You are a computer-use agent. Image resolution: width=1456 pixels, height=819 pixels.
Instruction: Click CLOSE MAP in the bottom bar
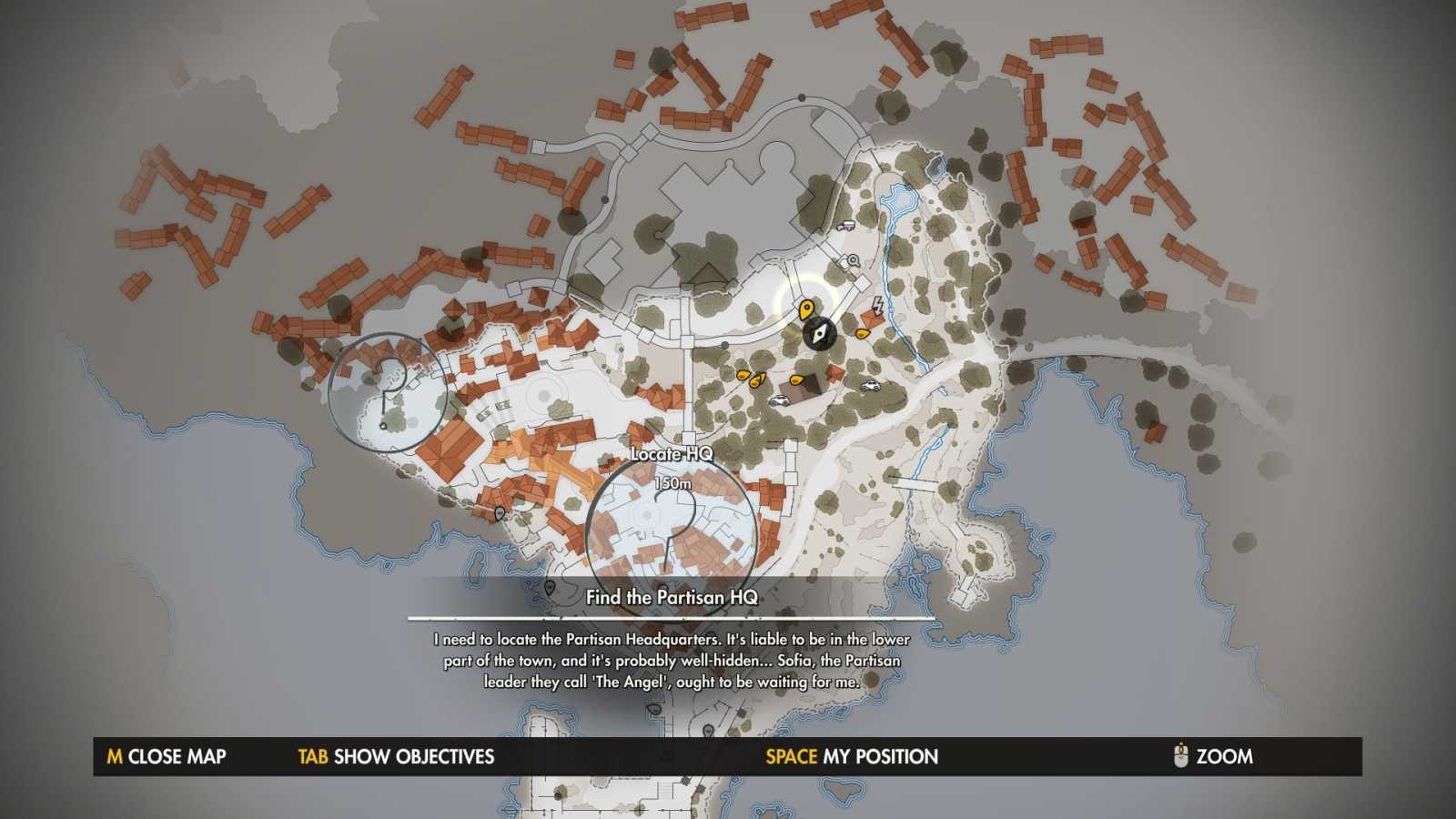coord(168,756)
